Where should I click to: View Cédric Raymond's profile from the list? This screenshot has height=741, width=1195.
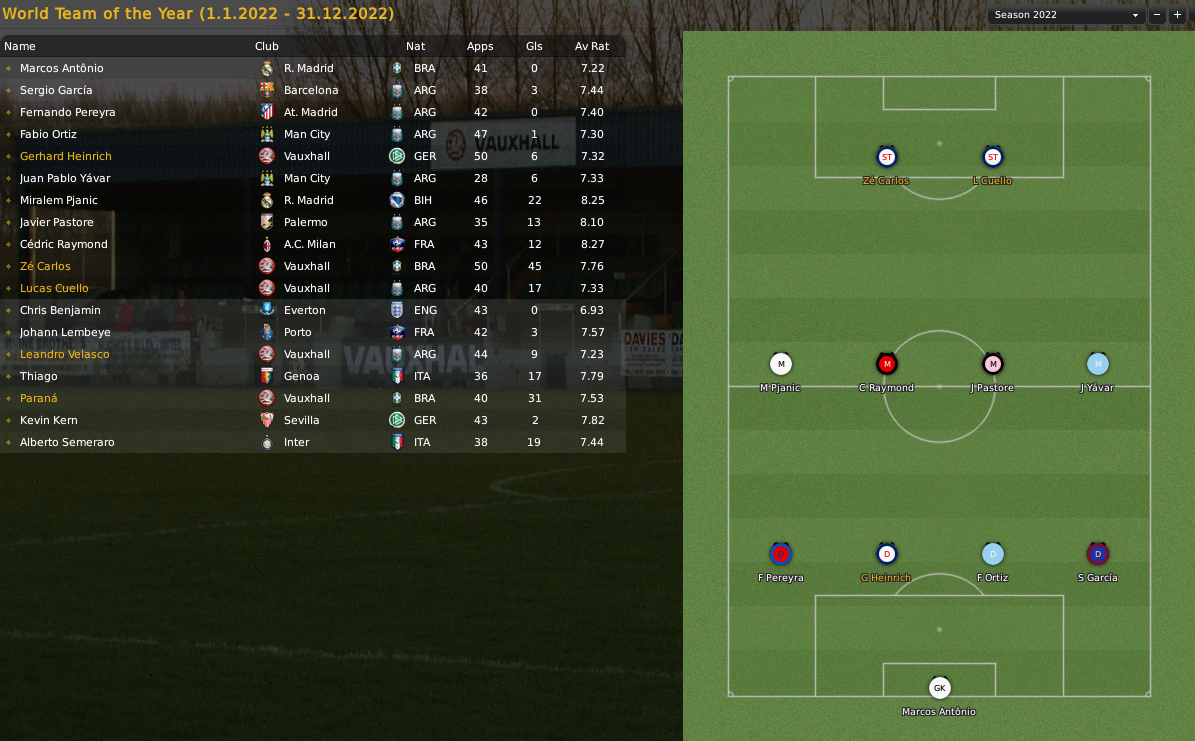click(64, 244)
